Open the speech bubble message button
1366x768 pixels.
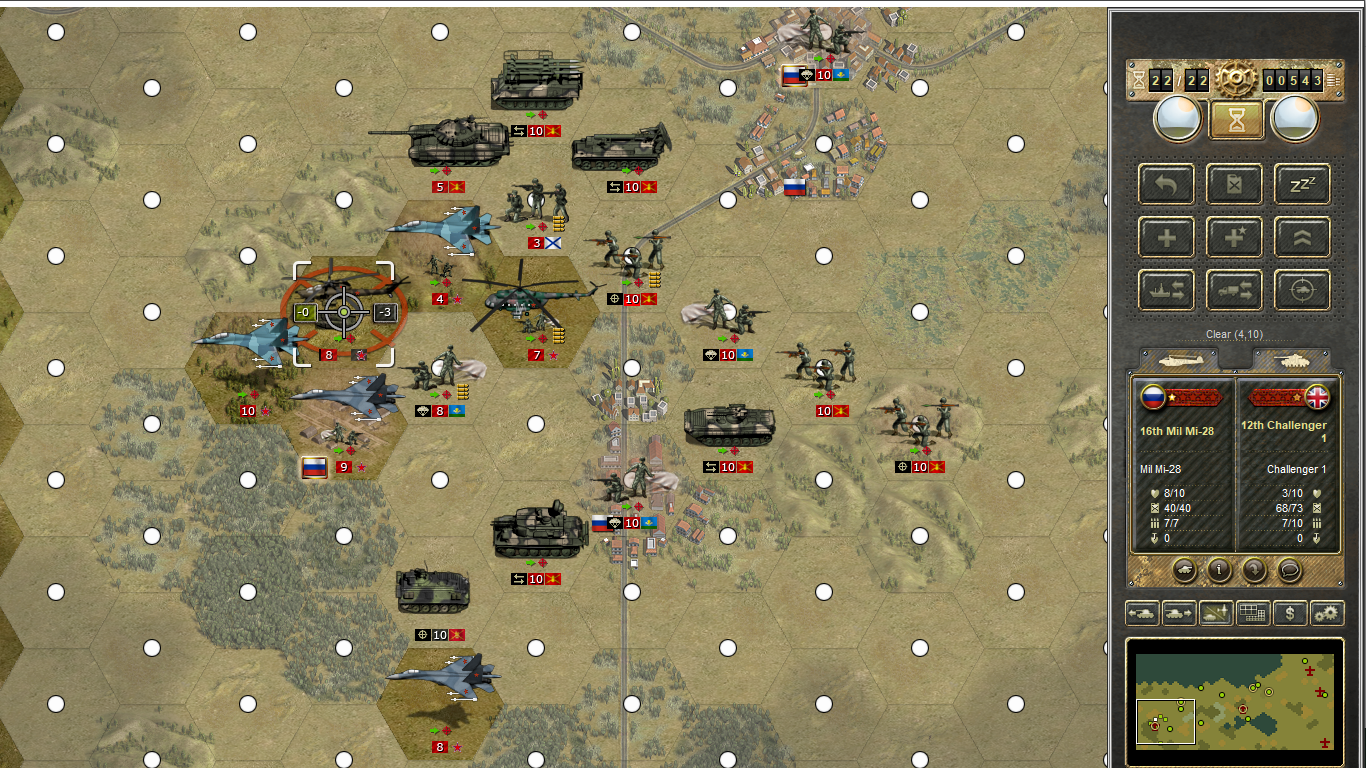point(1290,570)
